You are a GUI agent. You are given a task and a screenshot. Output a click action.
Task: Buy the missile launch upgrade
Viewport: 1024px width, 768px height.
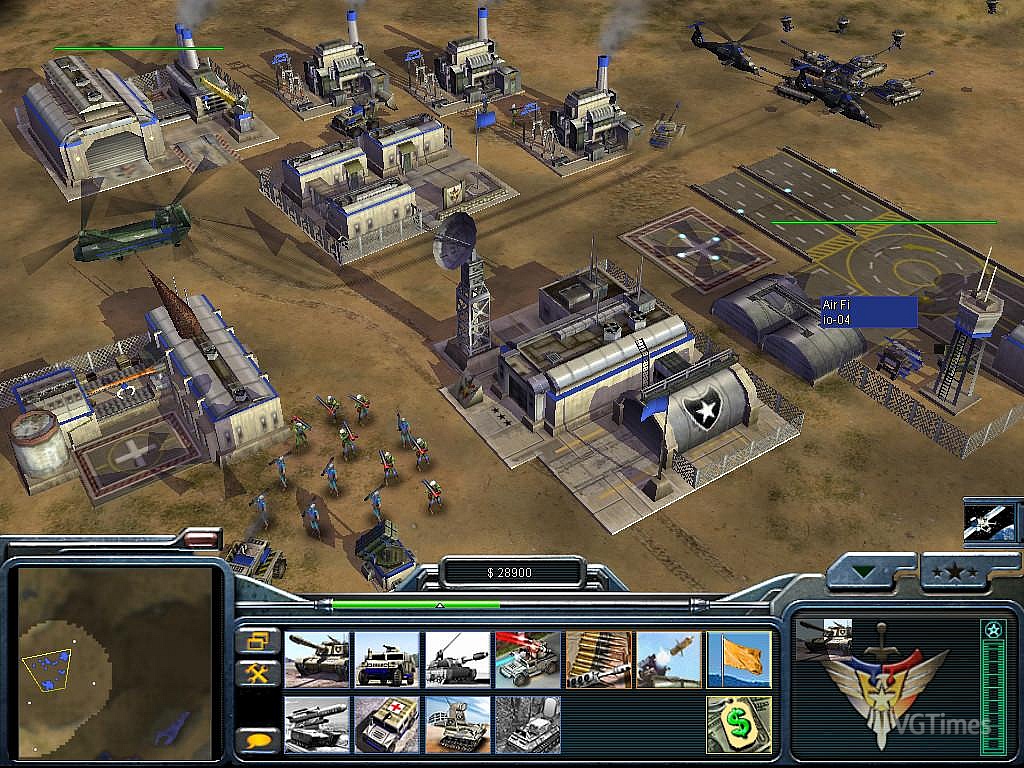click(668, 659)
